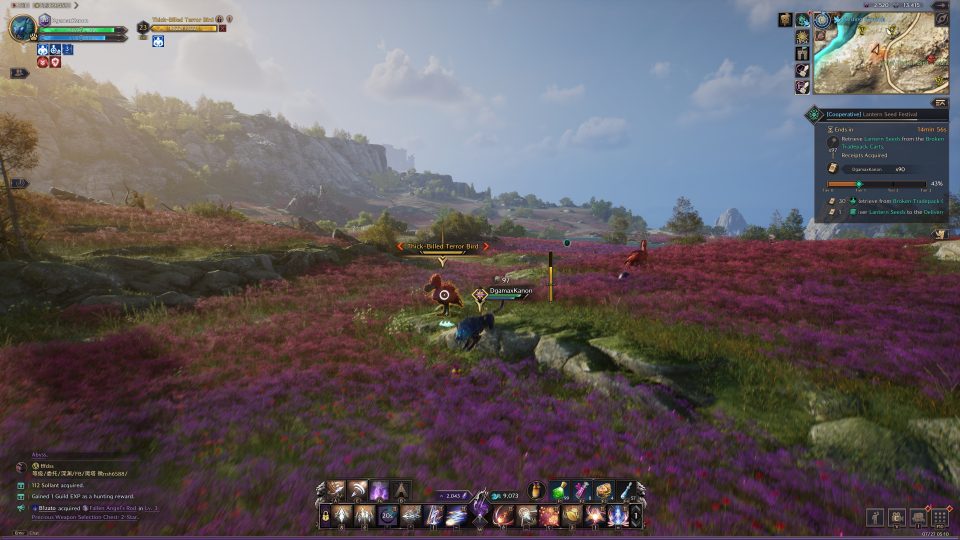Image resolution: width=960 pixels, height=540 pixels.
Task: Use the pink potion quick slot item
Action: pos(582,491)
